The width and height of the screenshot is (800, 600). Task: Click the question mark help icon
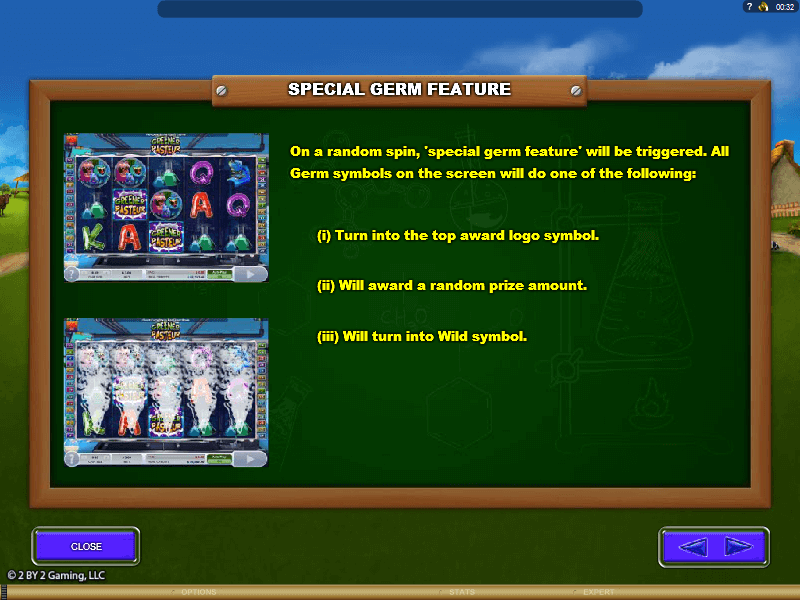pyautogui.click(x=748, y=7)
